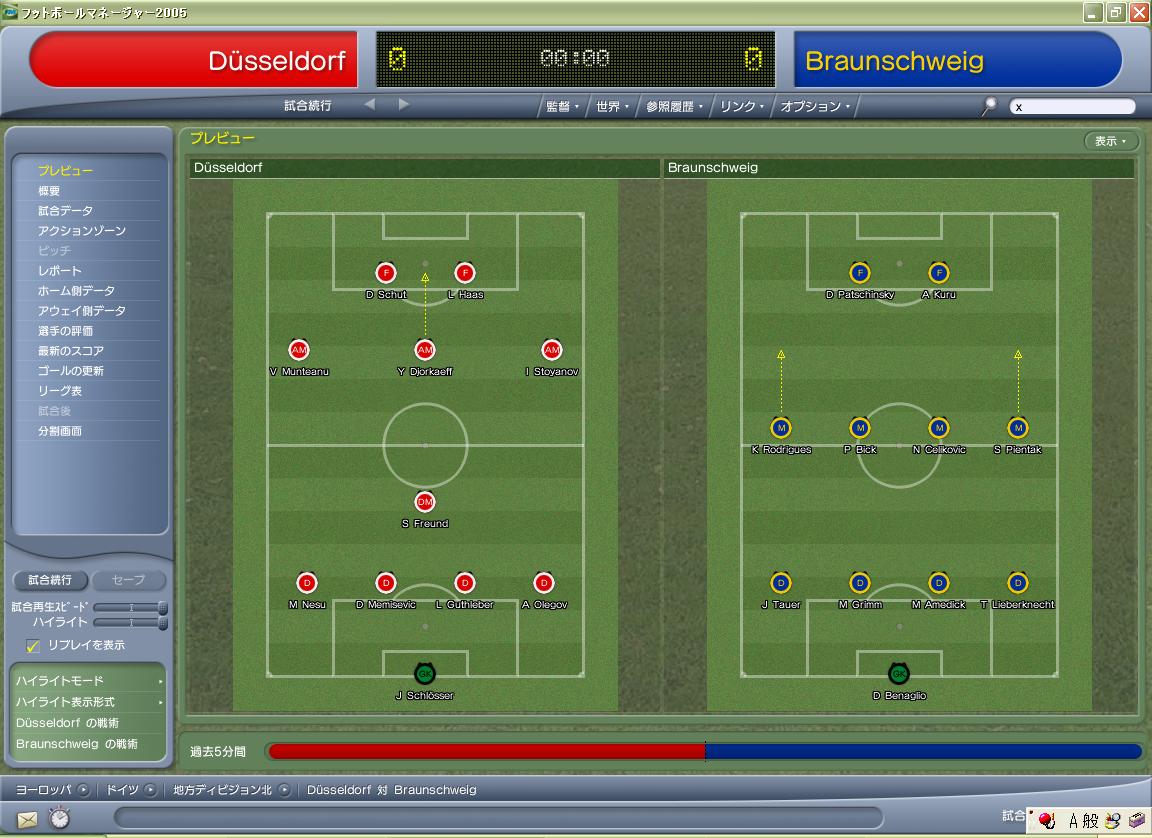
Task: Switch to 分割画面 split screen
Action: click(60, 431)
